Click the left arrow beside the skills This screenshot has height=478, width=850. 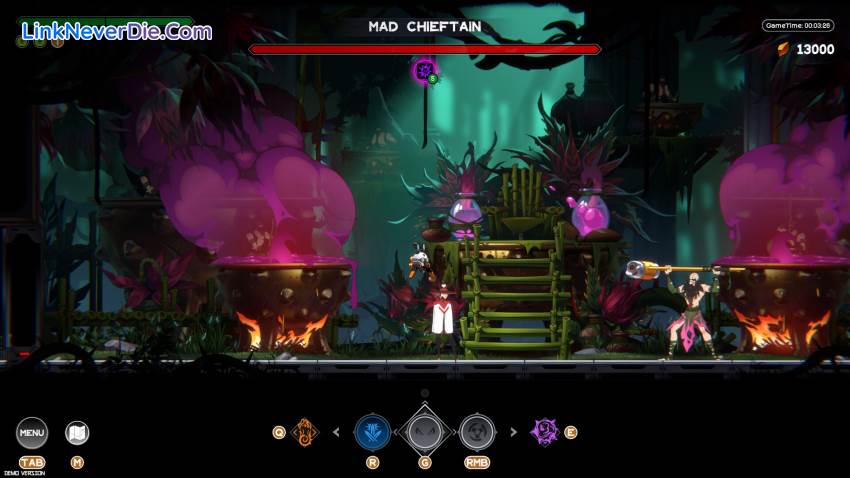click(x=336, y=433)
